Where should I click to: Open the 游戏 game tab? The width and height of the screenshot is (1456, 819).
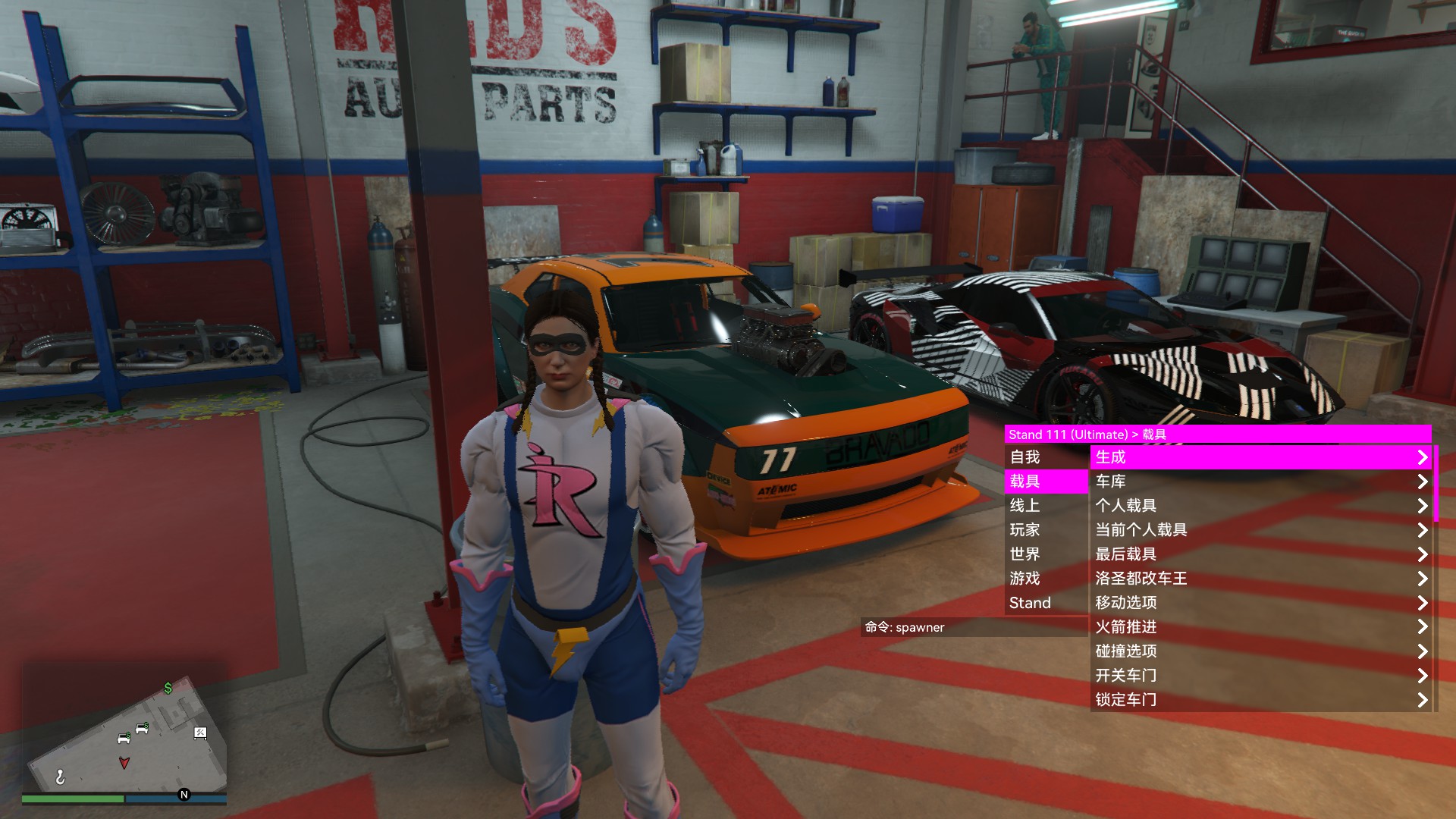pos(1046,579)
